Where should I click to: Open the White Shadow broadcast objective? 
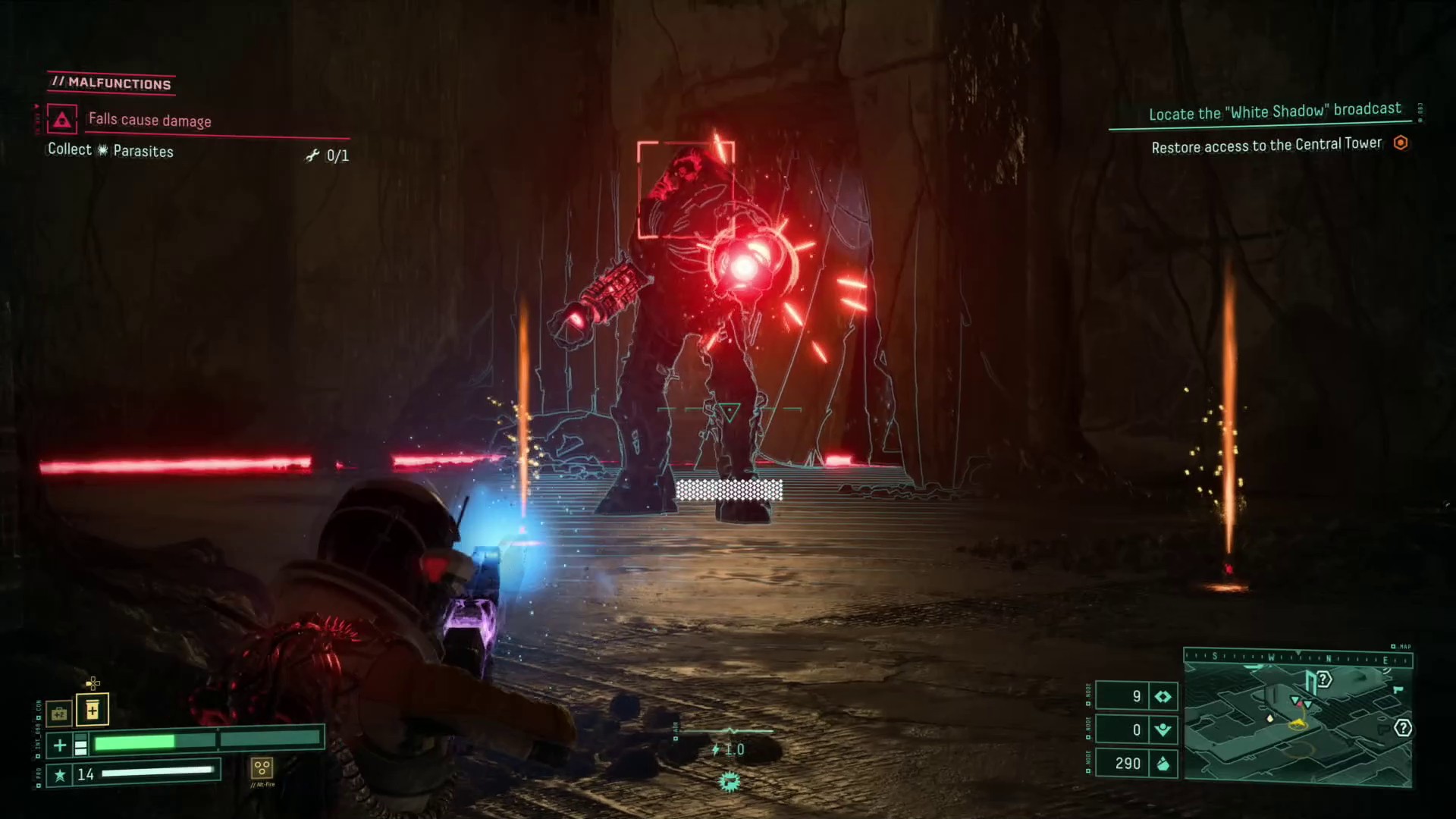point(1274,112)
